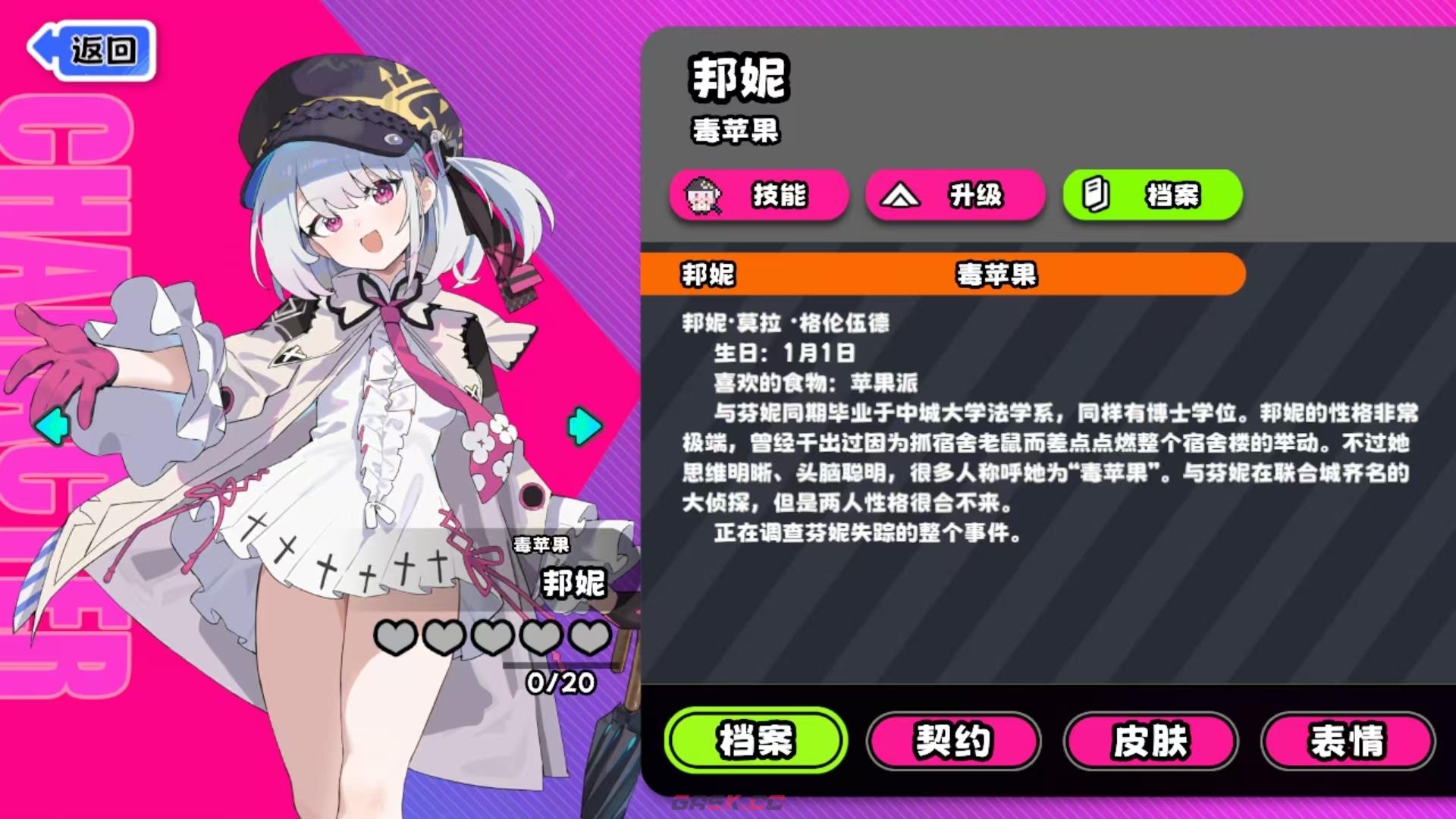Click the white triangle icon on 升级 tab
This screenshot has width=1456, height=819.
tap(901, 196)
